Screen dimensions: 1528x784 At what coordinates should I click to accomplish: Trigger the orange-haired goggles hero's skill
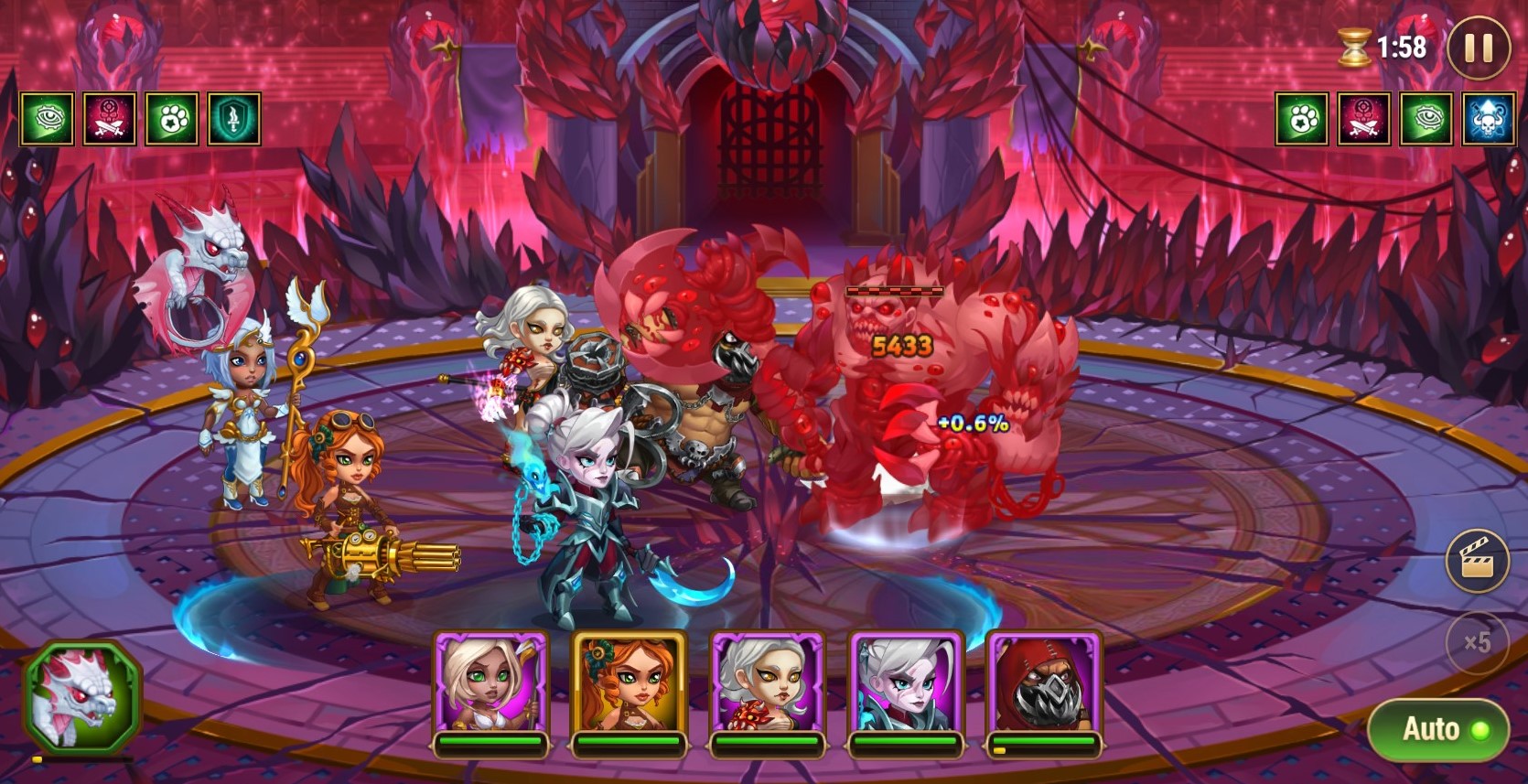(629, 686)
